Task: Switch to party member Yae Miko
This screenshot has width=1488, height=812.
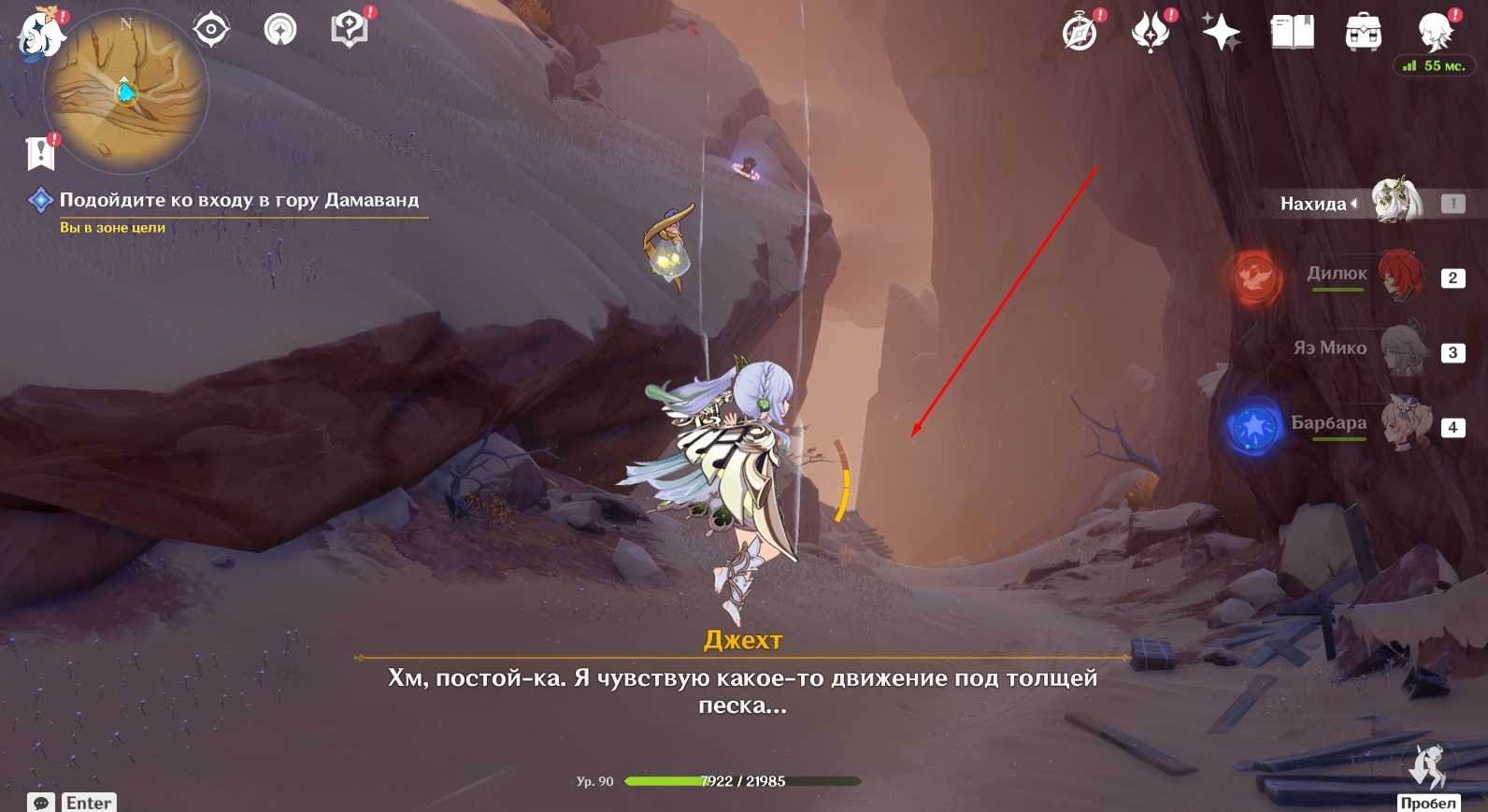Action: click(1401, 349)
